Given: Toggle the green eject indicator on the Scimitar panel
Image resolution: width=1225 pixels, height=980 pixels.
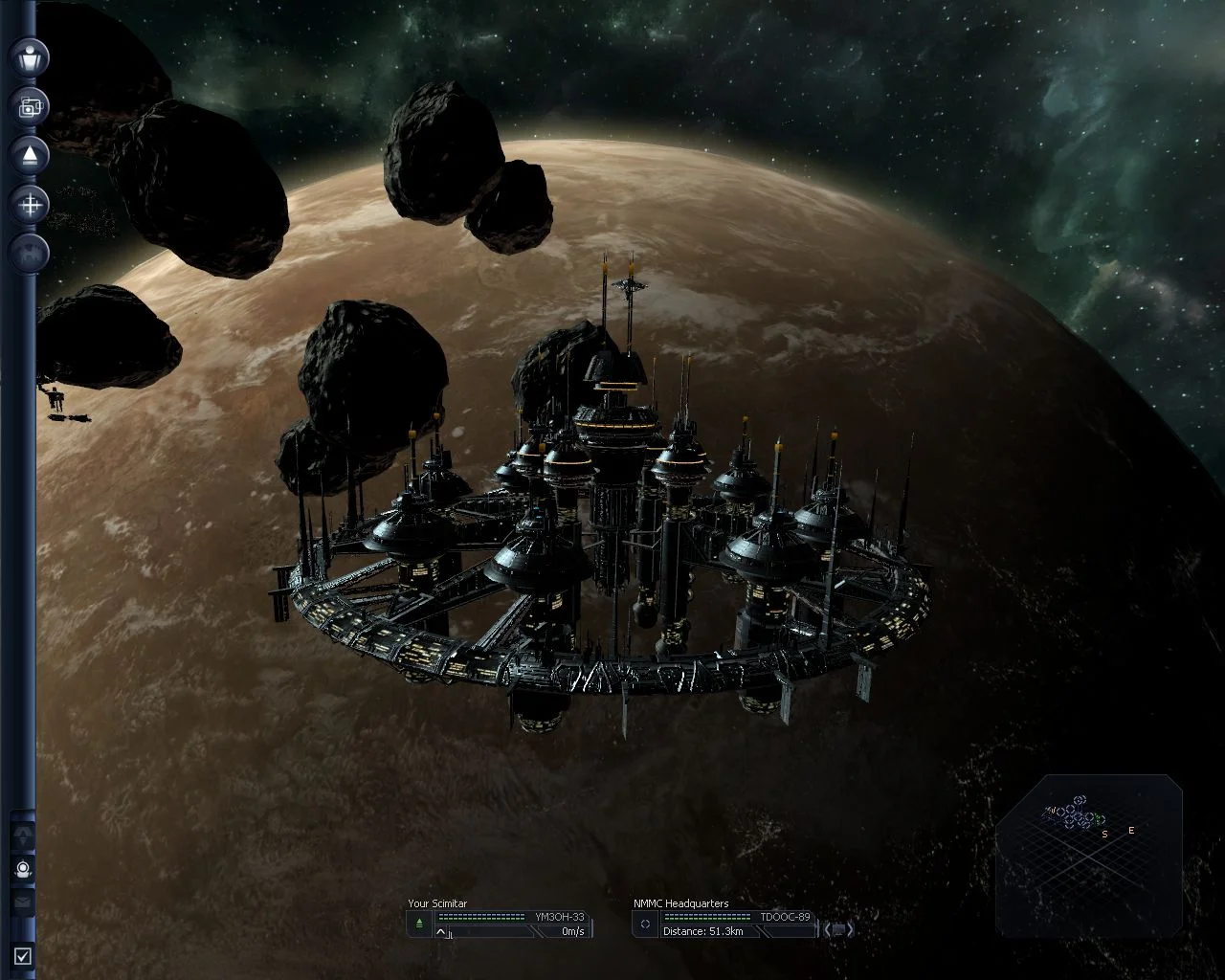Looking at the screenshot, I should pyautogui.click(x=418, y=922).
